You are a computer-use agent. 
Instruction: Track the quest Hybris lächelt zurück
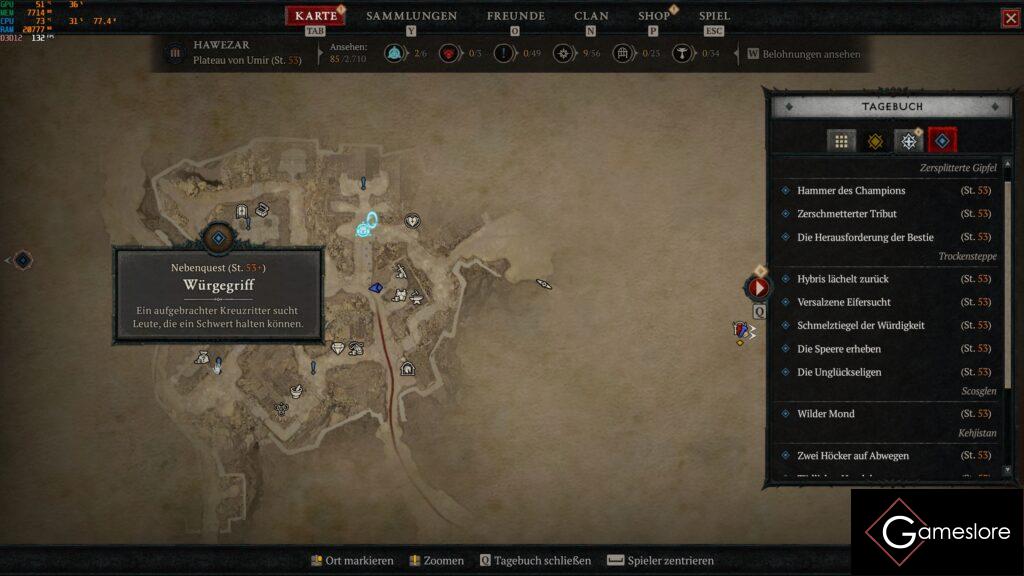pos(842,279)
